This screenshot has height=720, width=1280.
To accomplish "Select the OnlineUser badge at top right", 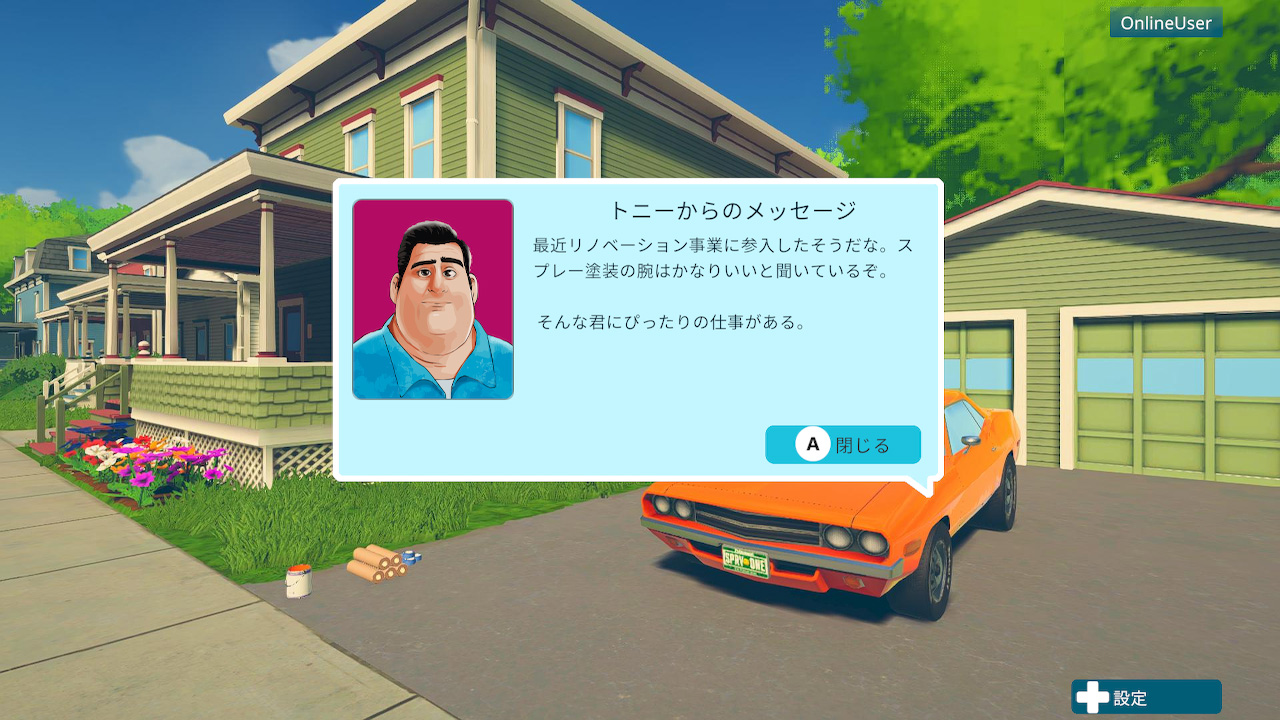I will [1165, 22].
